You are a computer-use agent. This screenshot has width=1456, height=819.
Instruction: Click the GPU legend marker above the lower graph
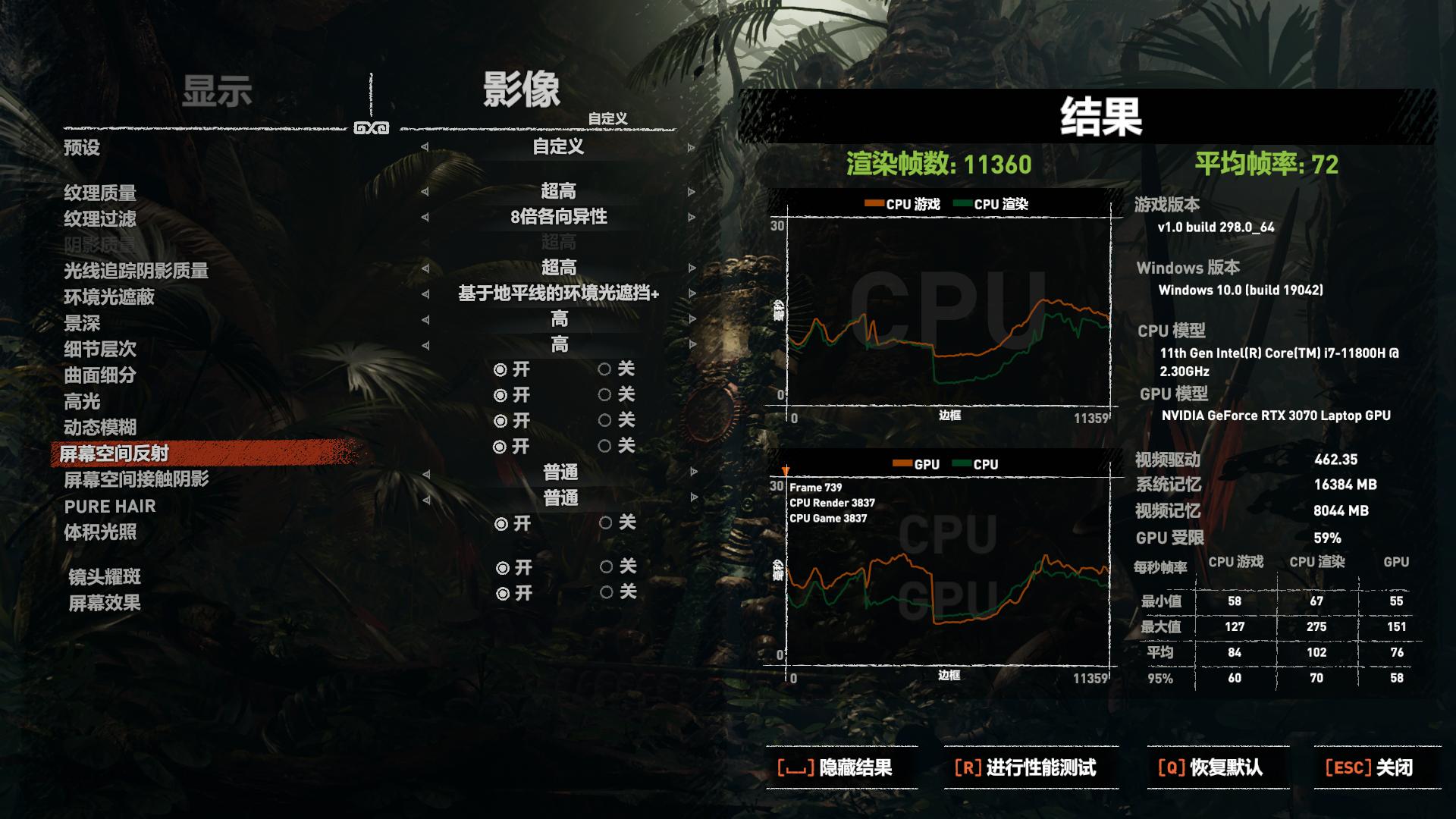[x=901, y=463]
